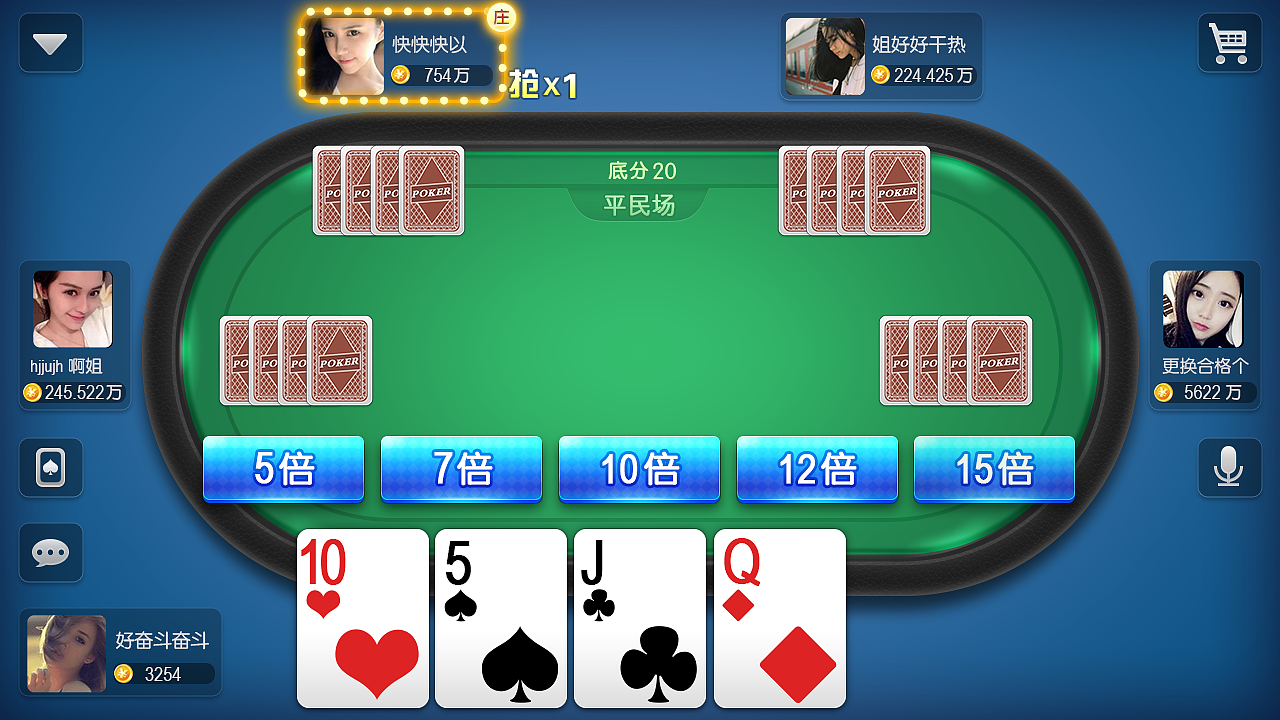Image resolution: width=1280 pixels, height=720 pixels.
Task: Select the 10 of hearts card
Action: click(x=362, y=618)
